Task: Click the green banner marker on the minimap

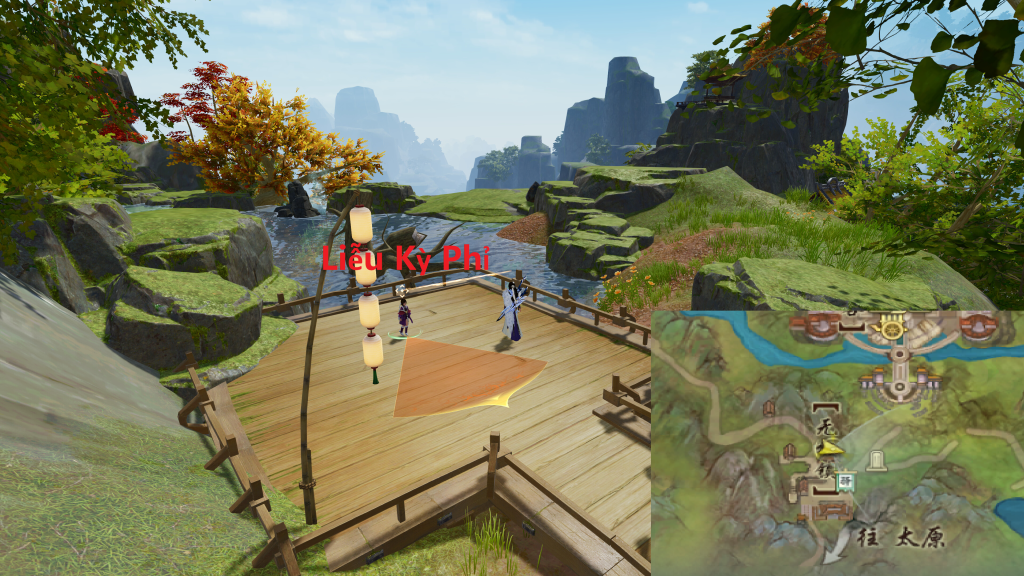Action: click(x=845, y=482)
